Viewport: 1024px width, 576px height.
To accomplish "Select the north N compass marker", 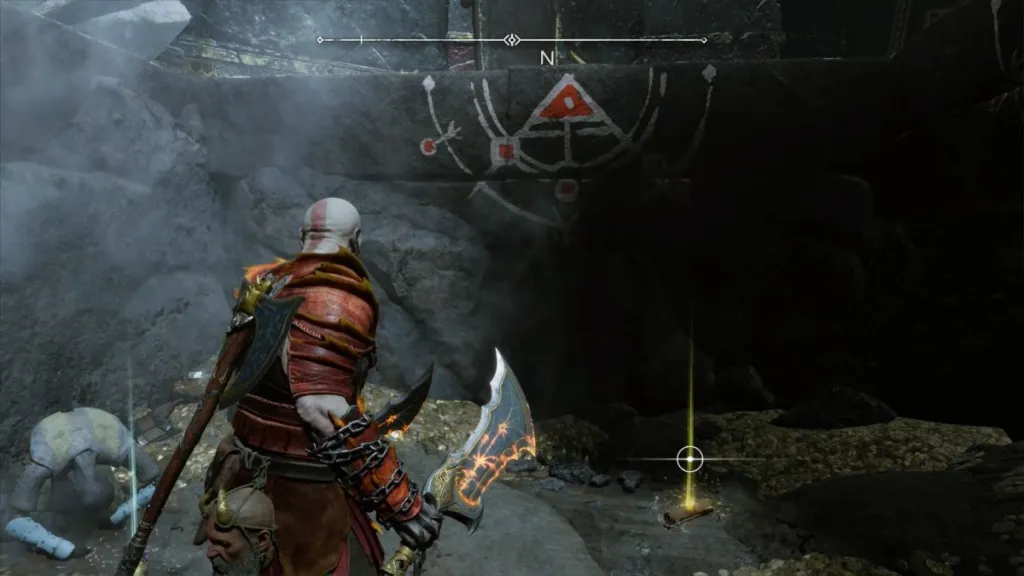I will [547, 58].
